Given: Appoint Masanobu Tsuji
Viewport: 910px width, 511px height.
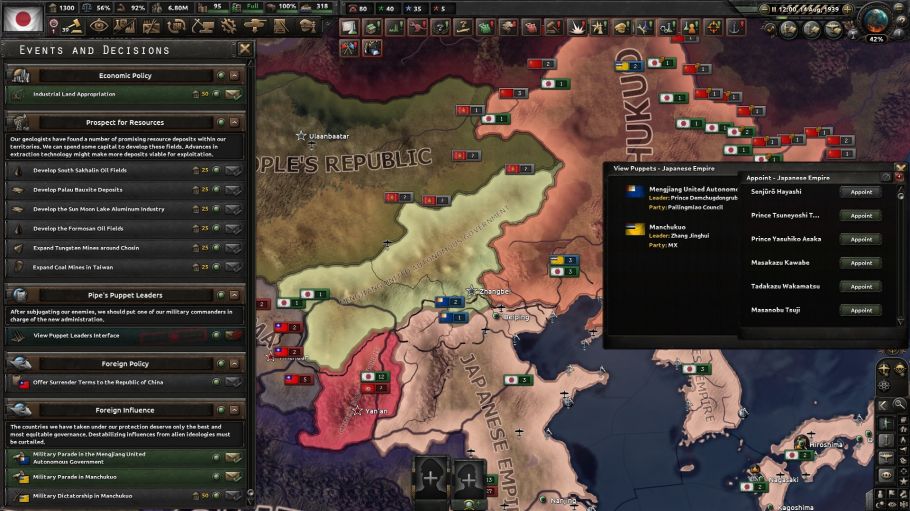Looking at the screenshot, I should tap(861, 310).
